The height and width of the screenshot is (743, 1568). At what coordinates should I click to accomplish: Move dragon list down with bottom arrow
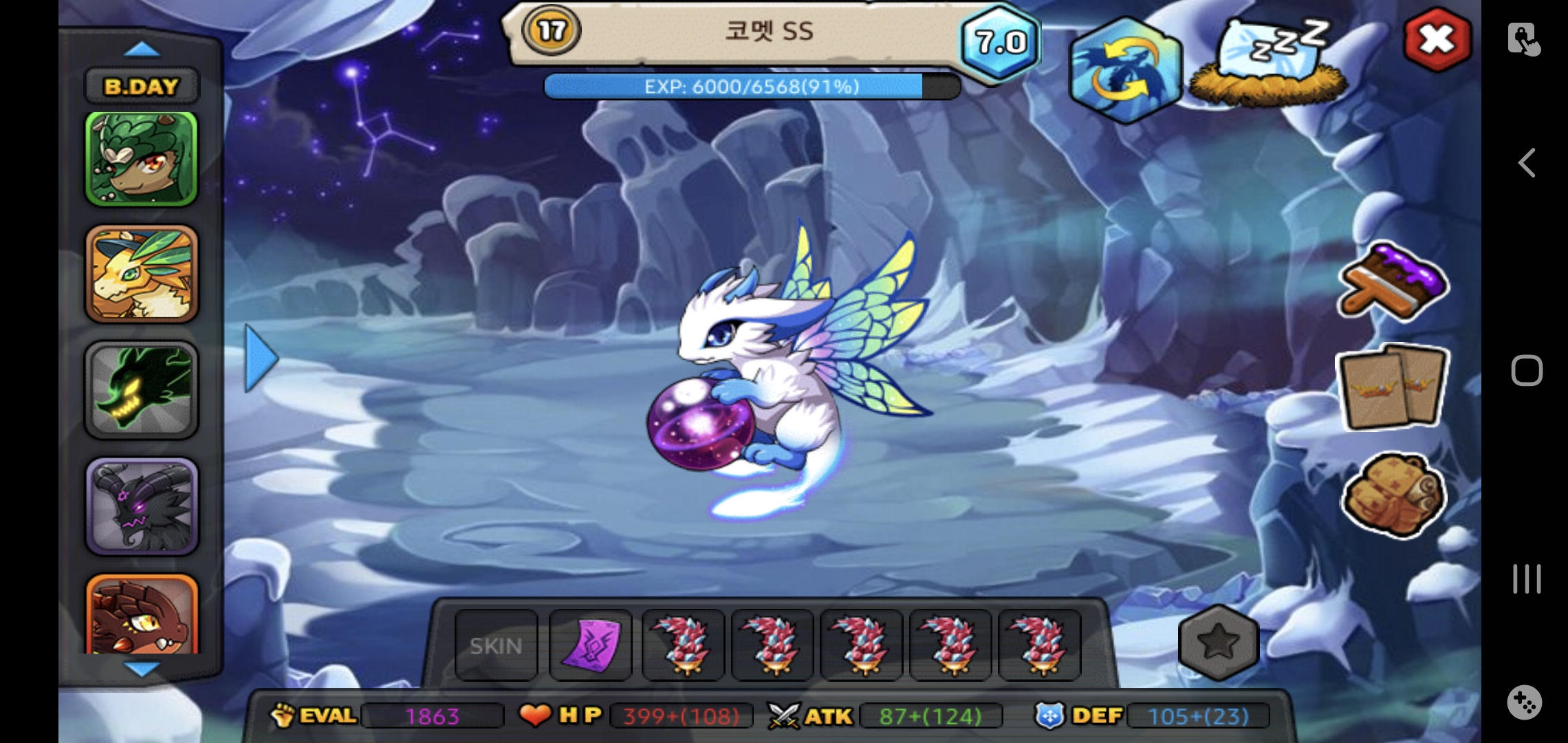pos(143,668)
